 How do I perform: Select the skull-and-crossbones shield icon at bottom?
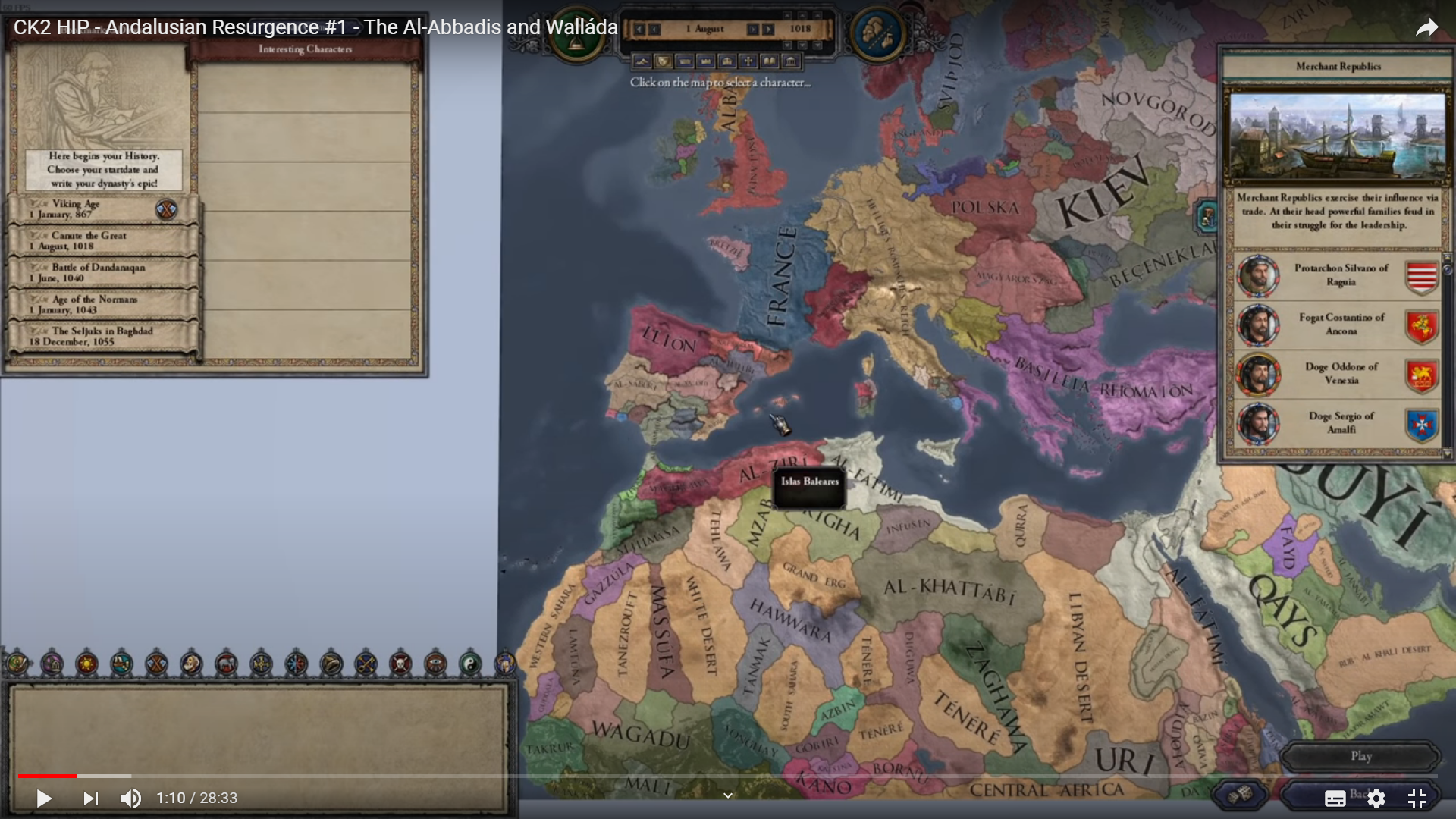coord(400,664)
